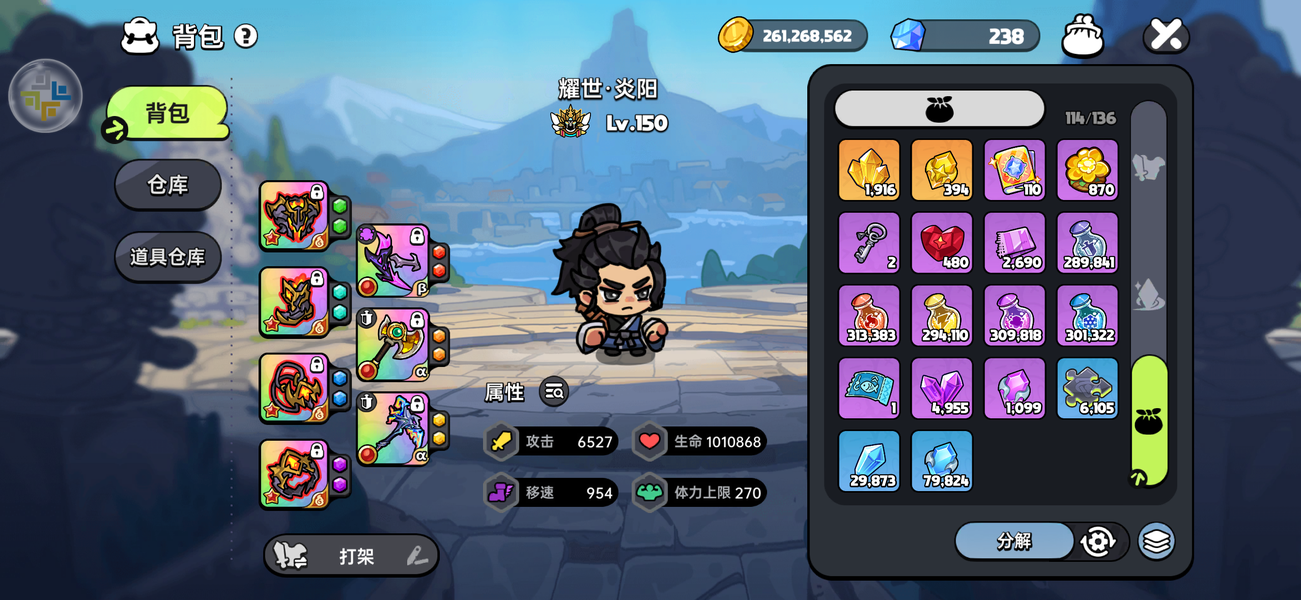This screenshot has height=600, width=1301.
Task: Select the 背包 backpack tab
Action: pyautogui.click(x=168, y=113)
